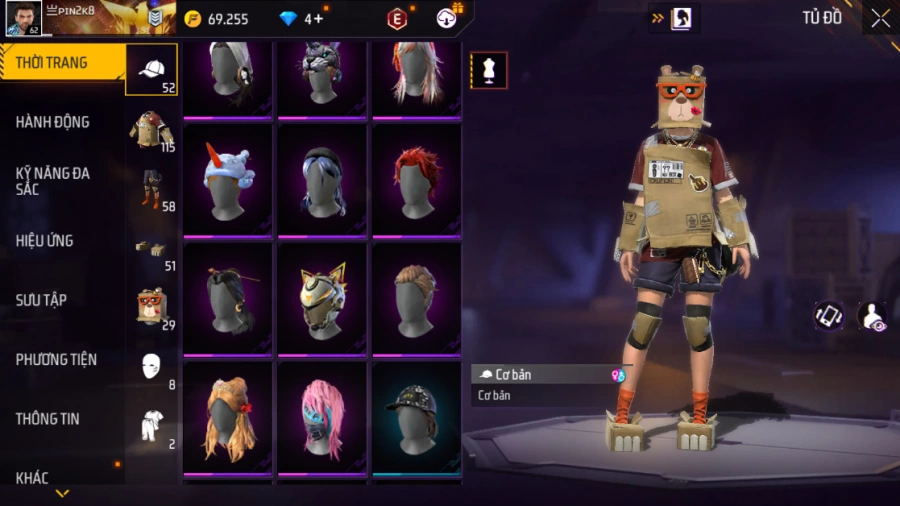Open the Hiệu Ứng tab
900x506 pixels.
45,241
